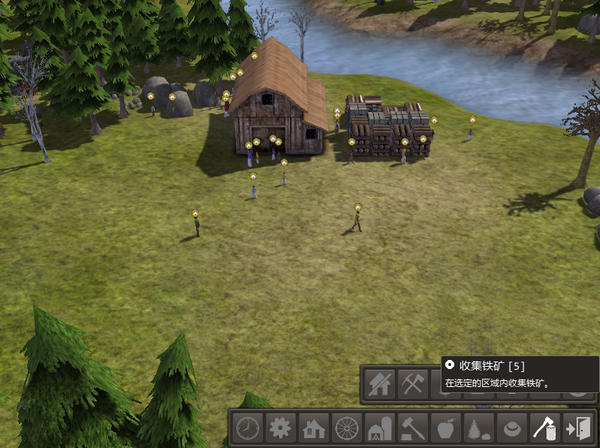Open the gear tools menu
Screen dimensions: 600x448
(280, 429)
